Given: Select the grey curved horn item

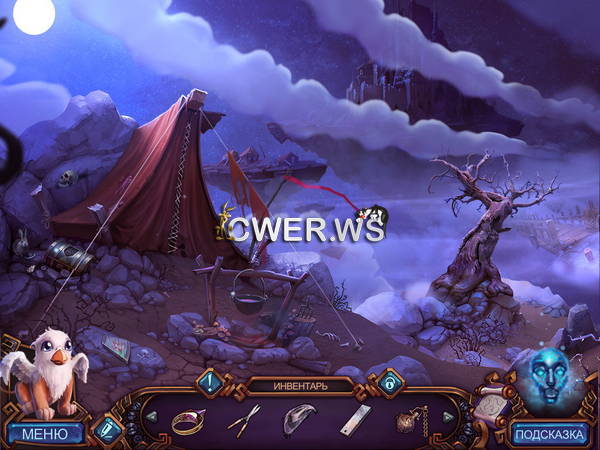Looking at the screenshot, I should pyautogui.click(x=299, y=418).
